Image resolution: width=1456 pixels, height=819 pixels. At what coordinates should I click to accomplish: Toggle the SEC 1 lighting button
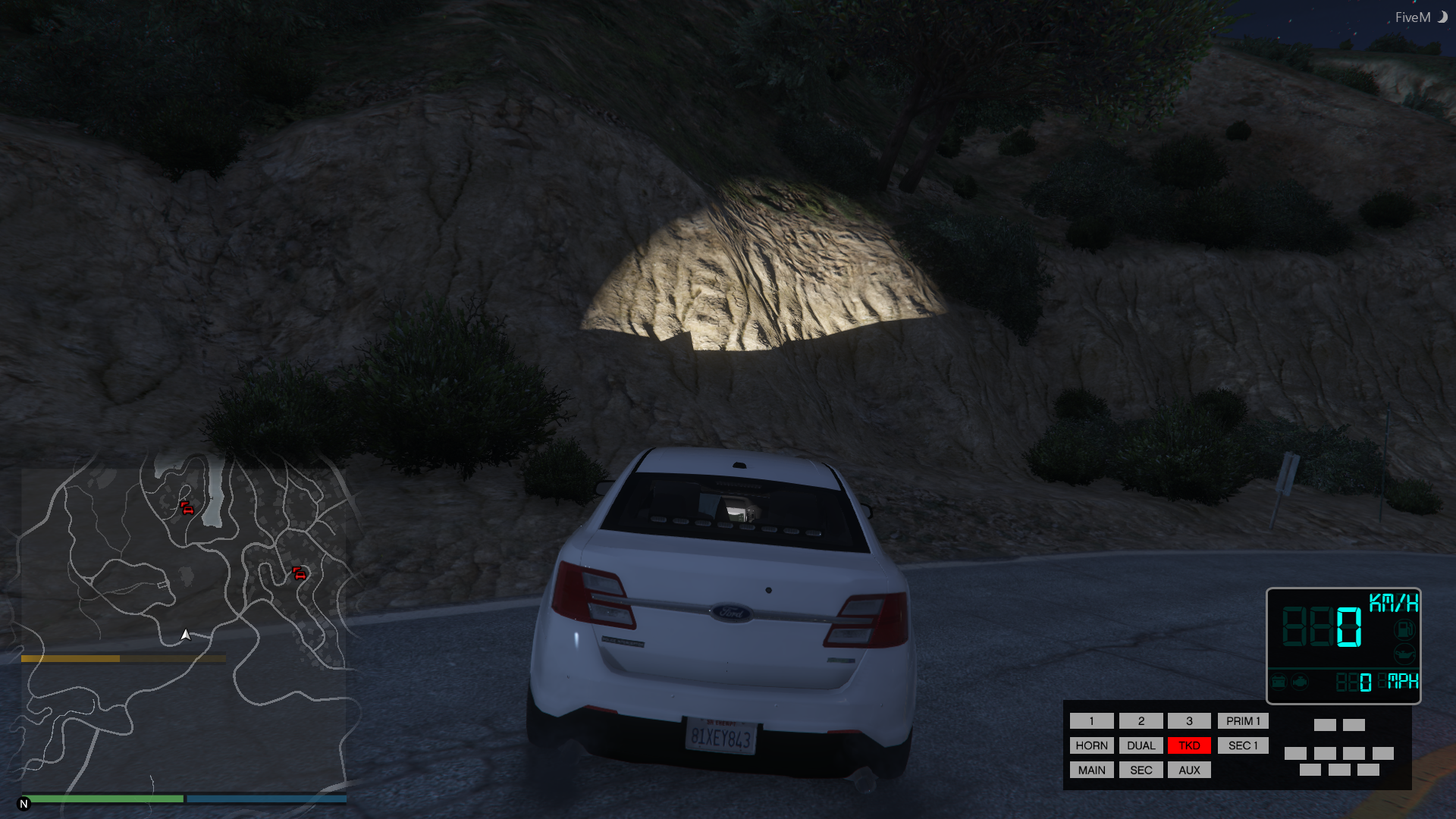click(x=1243, y=745)
